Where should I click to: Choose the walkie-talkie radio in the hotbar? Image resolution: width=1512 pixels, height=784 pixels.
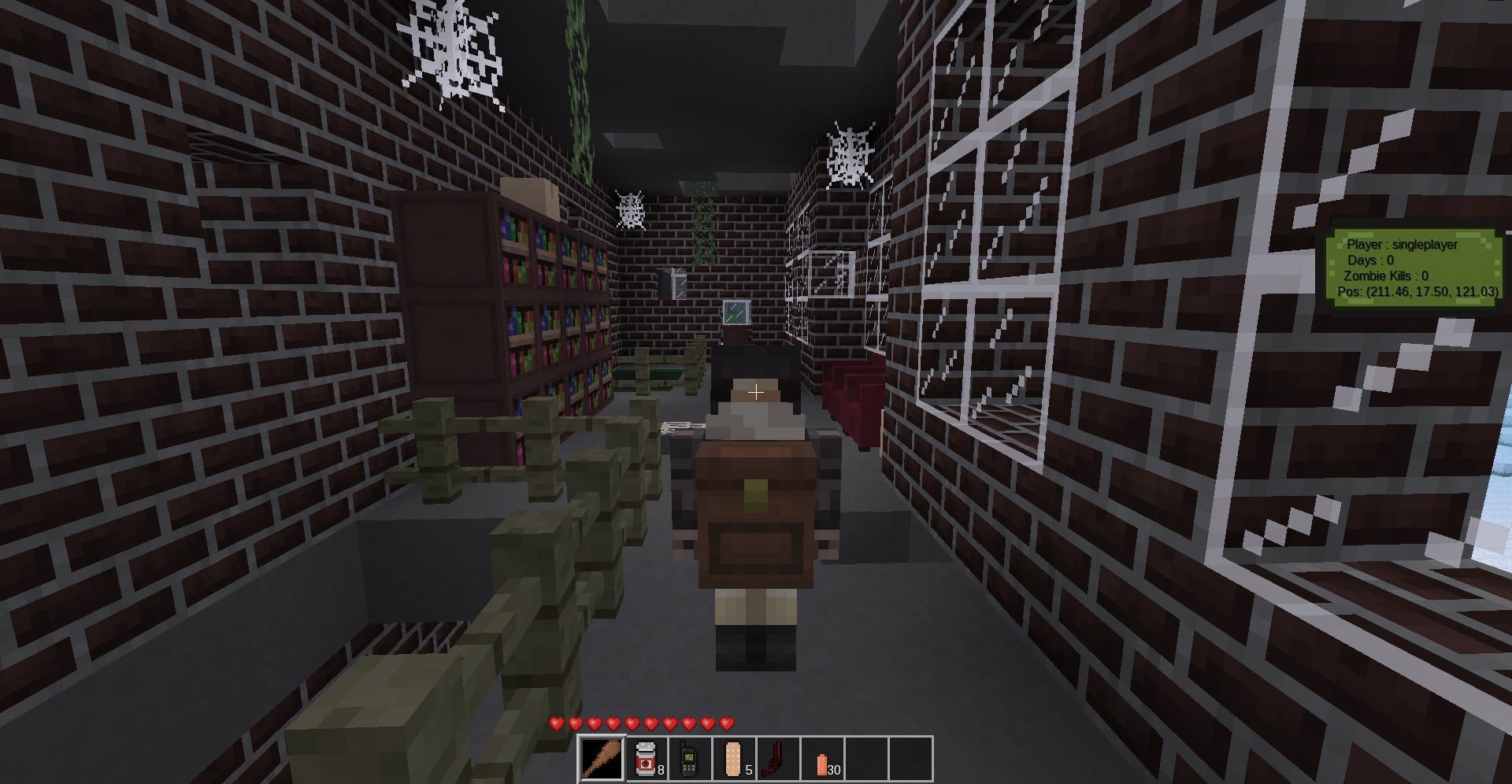690,758
